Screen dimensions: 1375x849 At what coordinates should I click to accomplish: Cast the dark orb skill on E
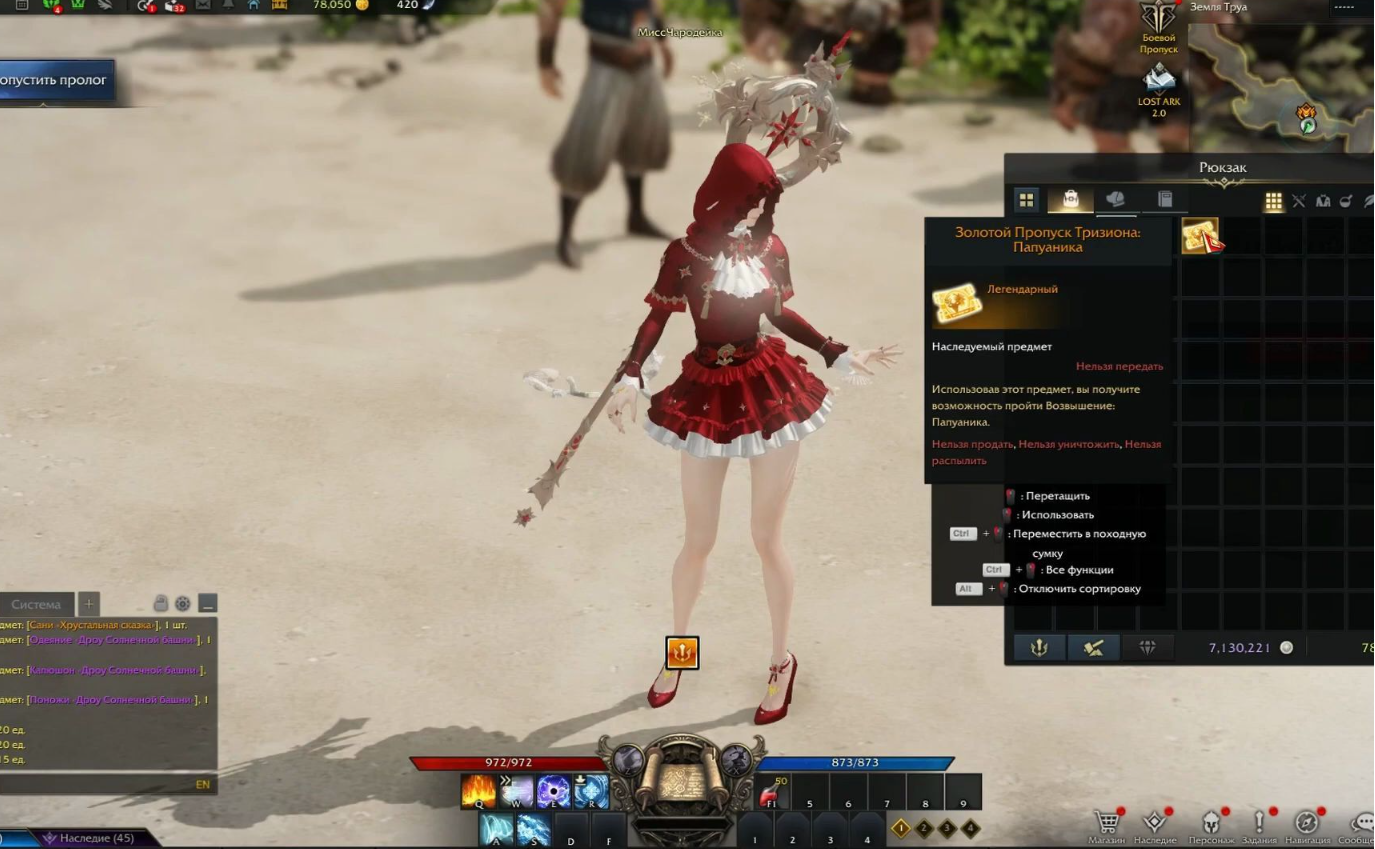[x=553, y=791]
